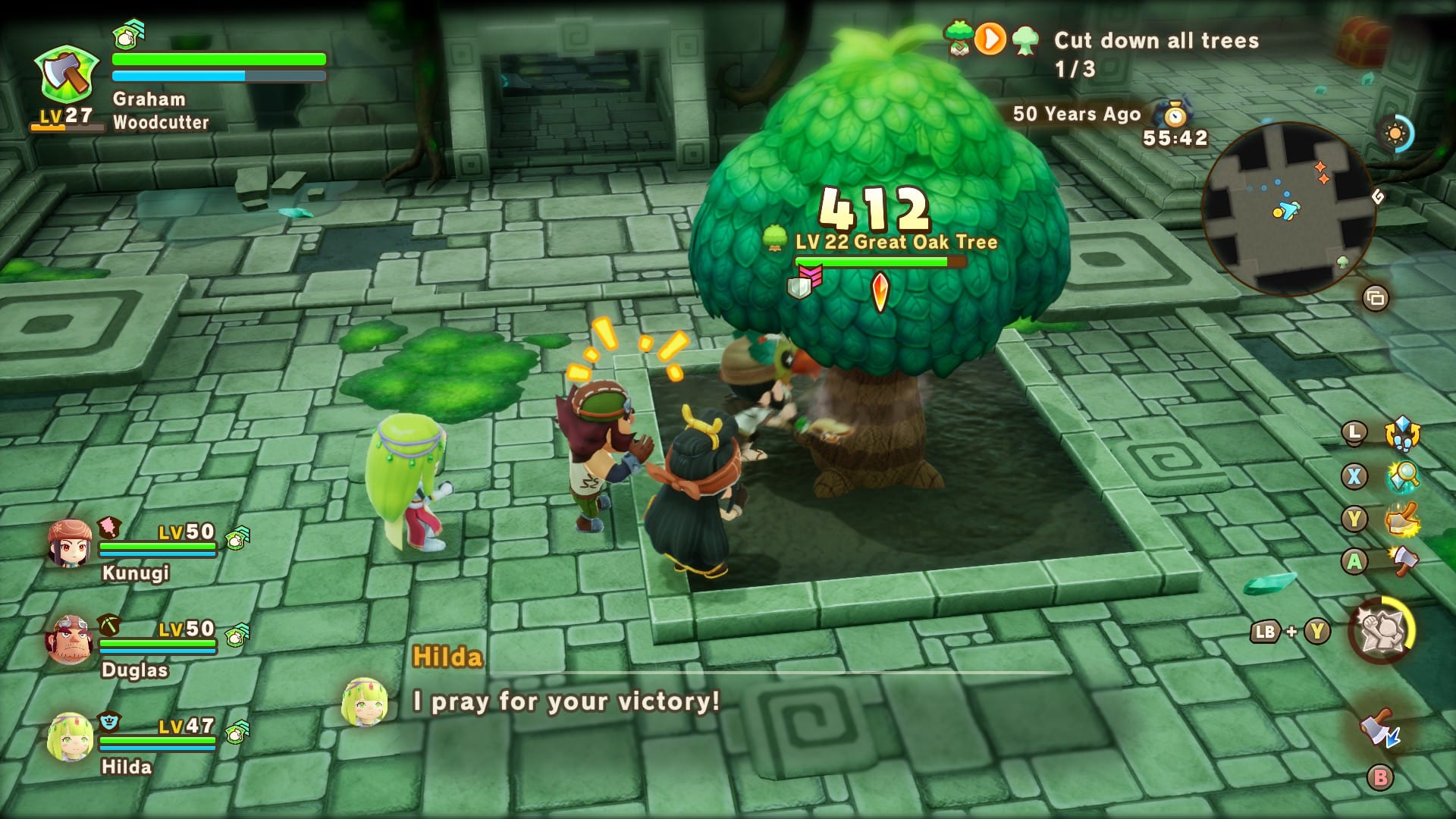
Task: Click the stopwatch timer icon
Action: tap(1175, 115)
